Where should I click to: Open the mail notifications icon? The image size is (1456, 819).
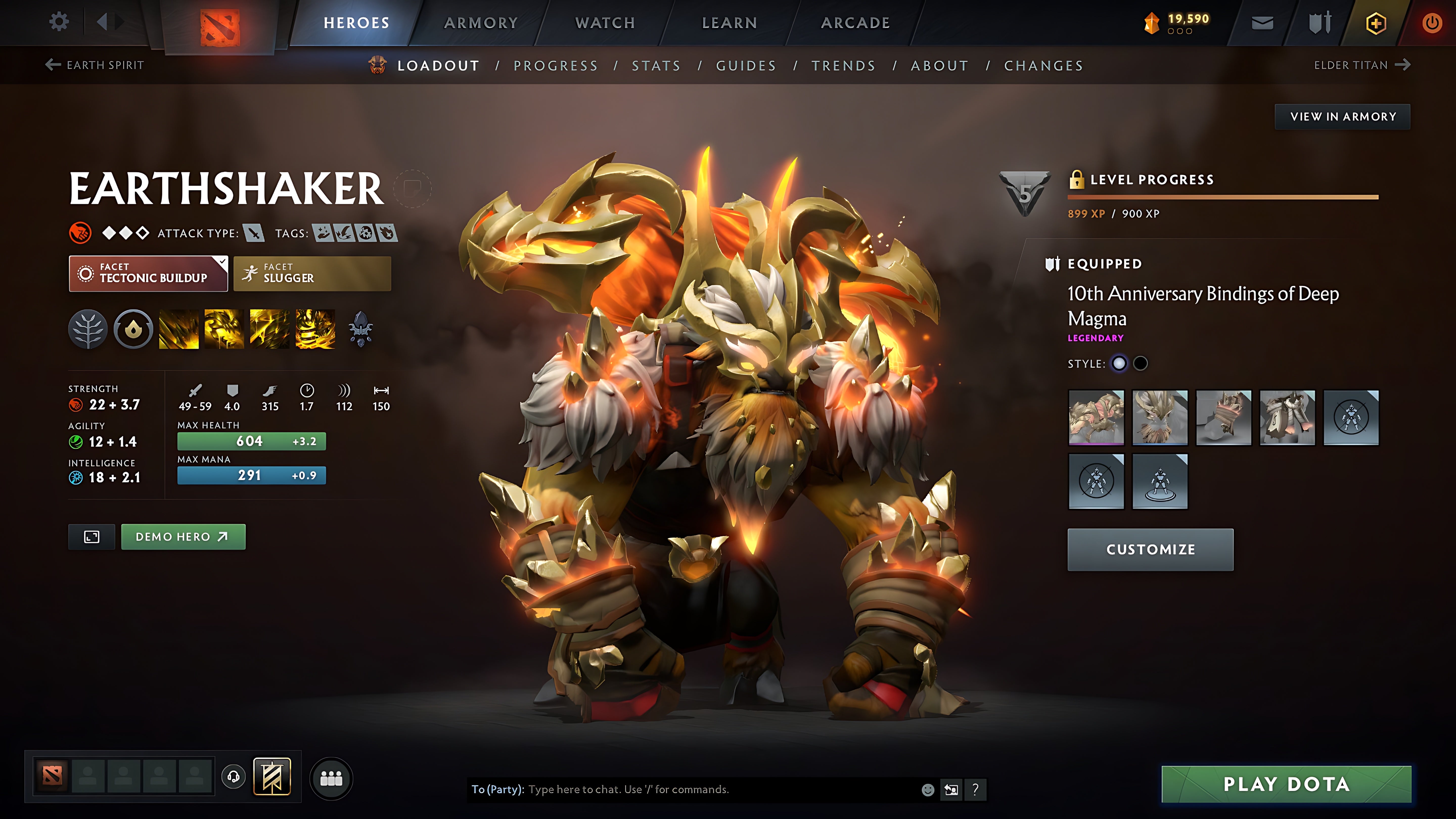1262,22
